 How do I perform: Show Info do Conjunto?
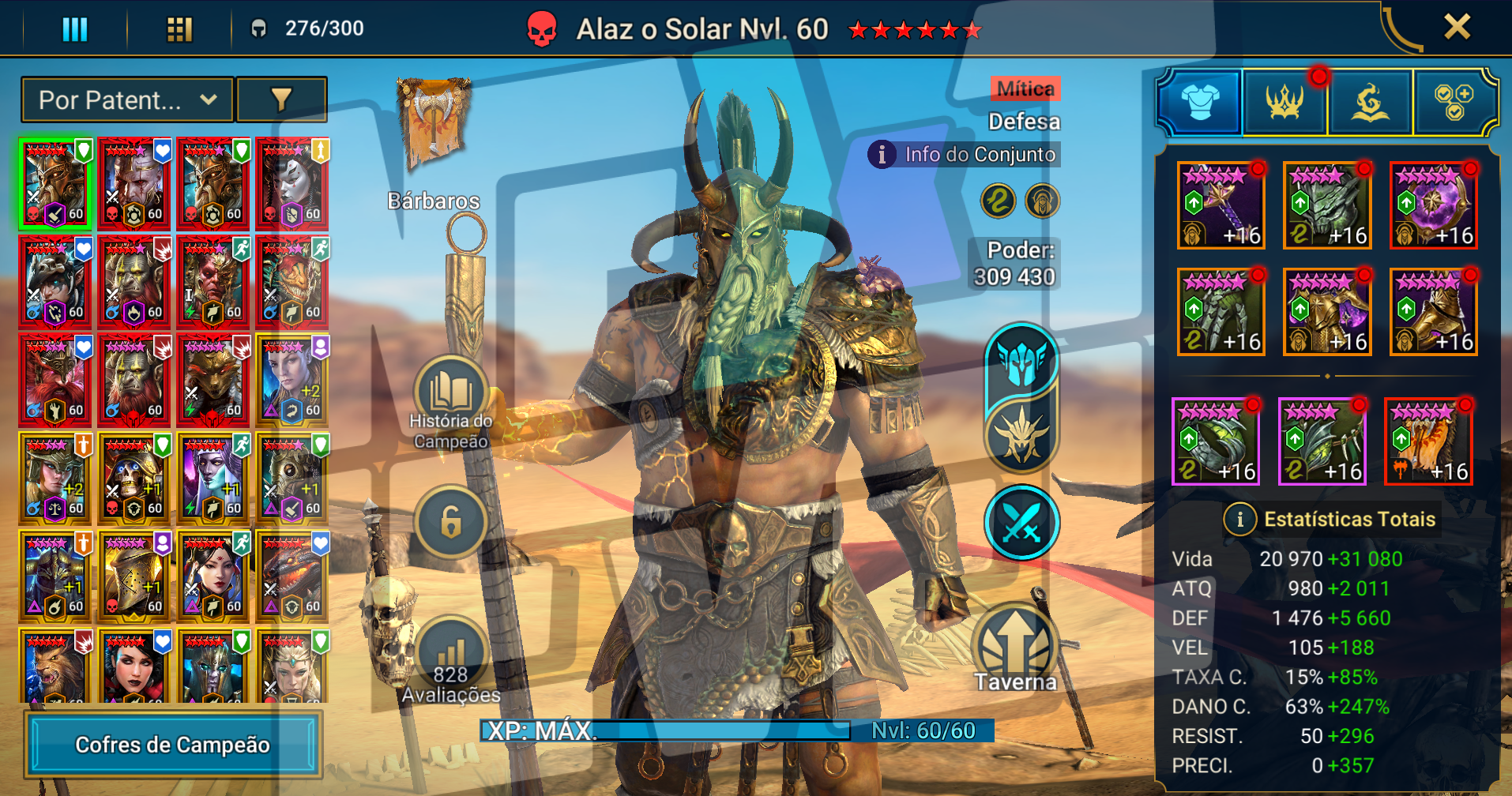click(x=965, y=154)
